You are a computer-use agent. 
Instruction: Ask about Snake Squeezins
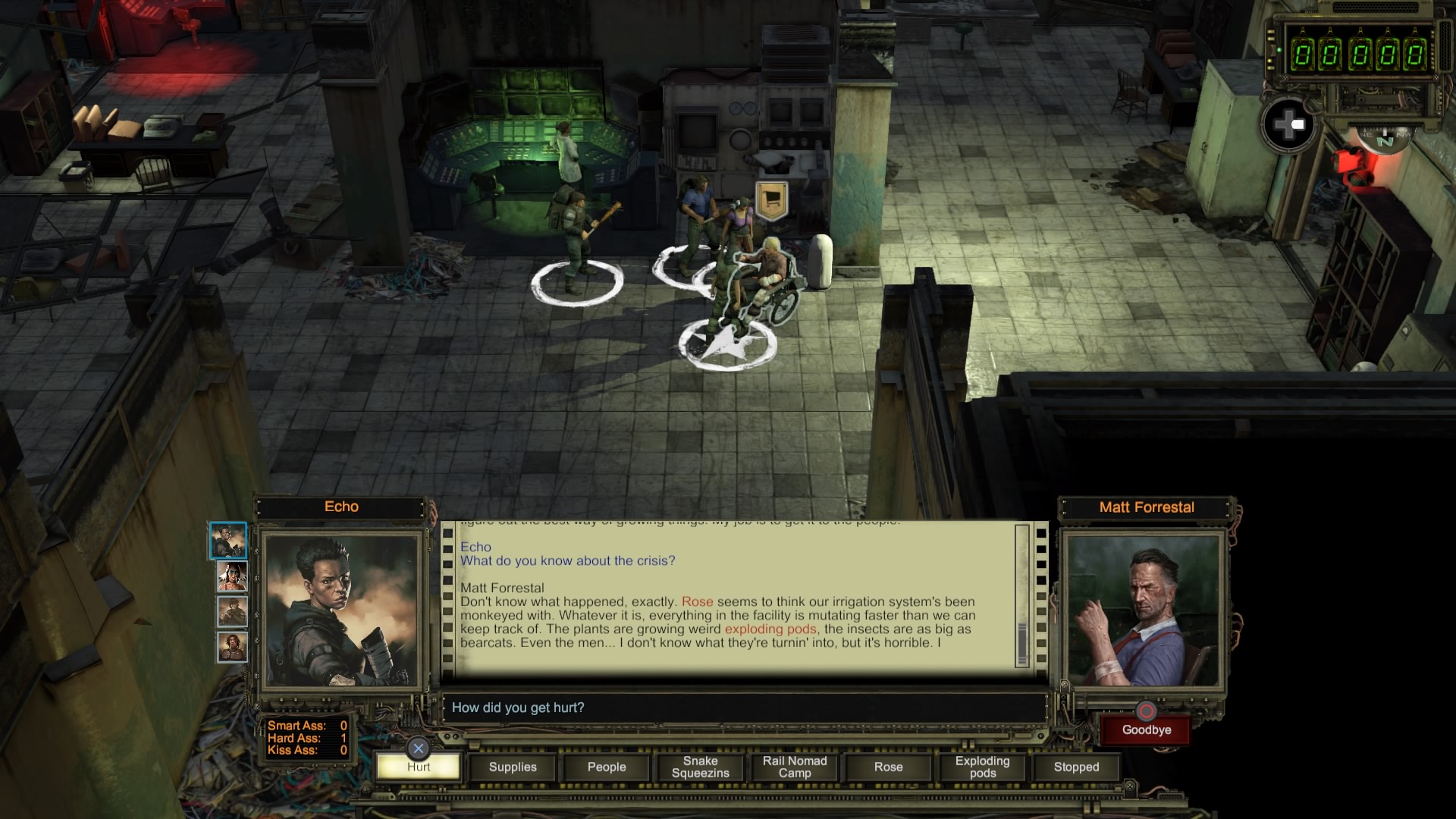[x=700, y=767]
